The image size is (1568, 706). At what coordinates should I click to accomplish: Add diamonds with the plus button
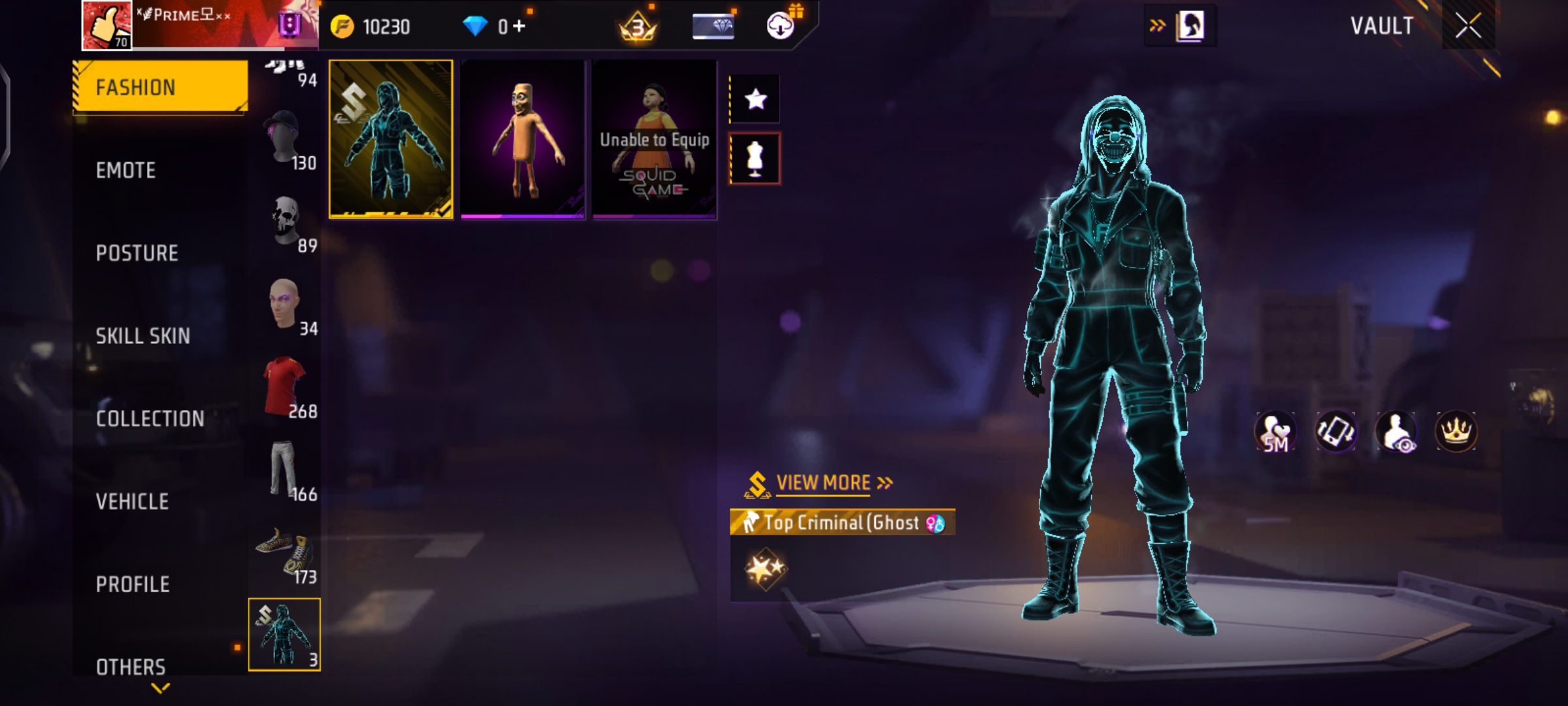519,26
